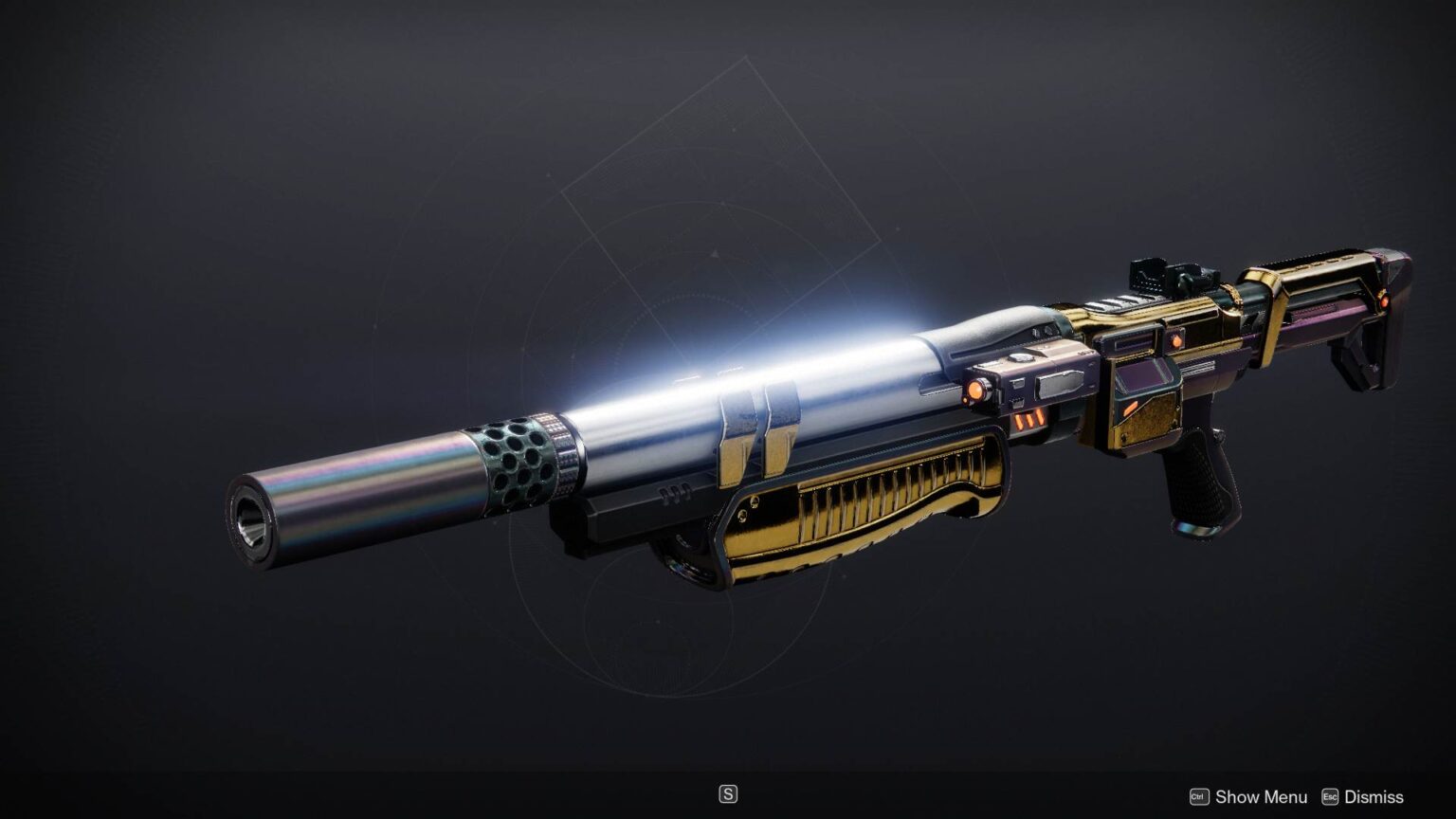Click Show Menu
1456x819 pixels.
coord(1262,797)
